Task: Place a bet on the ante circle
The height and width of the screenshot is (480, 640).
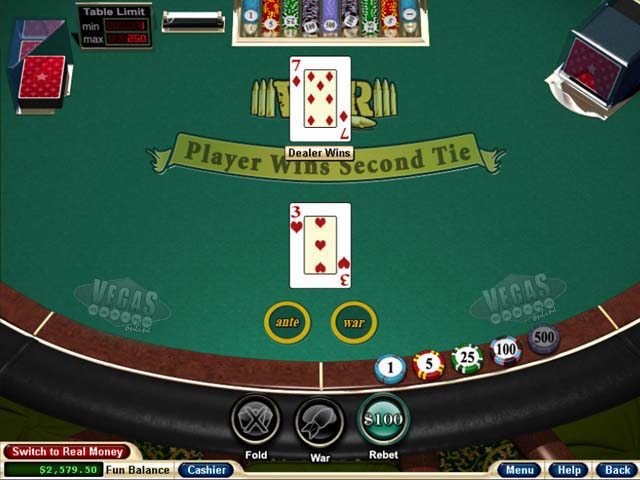Action: click(287, 322)
